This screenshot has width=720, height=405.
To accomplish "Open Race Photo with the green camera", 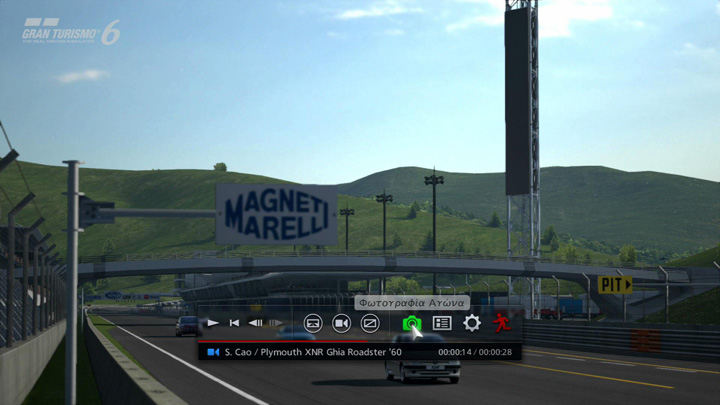I will (x=411, y=323).
